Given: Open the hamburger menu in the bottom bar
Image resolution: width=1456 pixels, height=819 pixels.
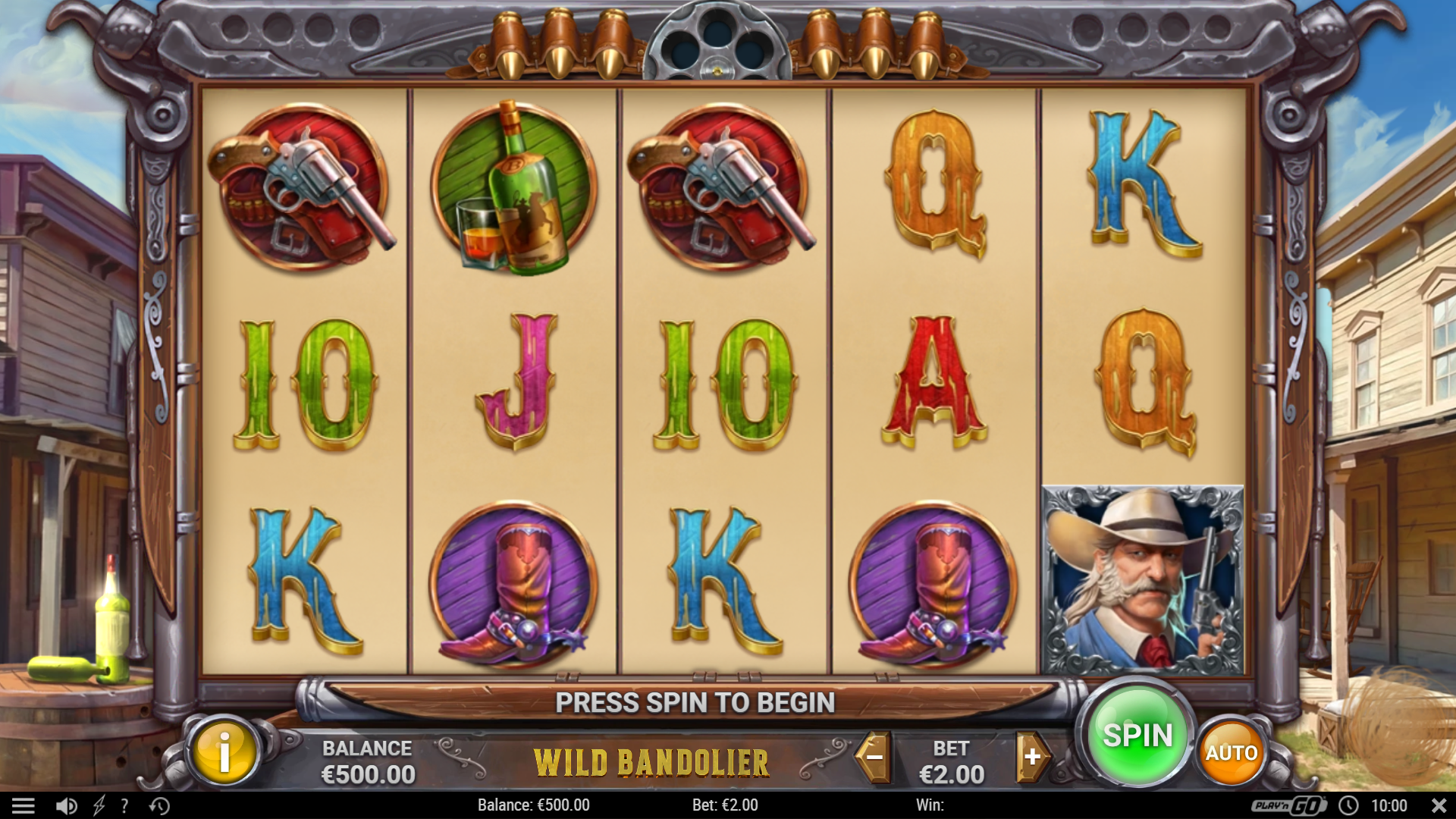Looking at the screenshot, I should click(24, 805).
